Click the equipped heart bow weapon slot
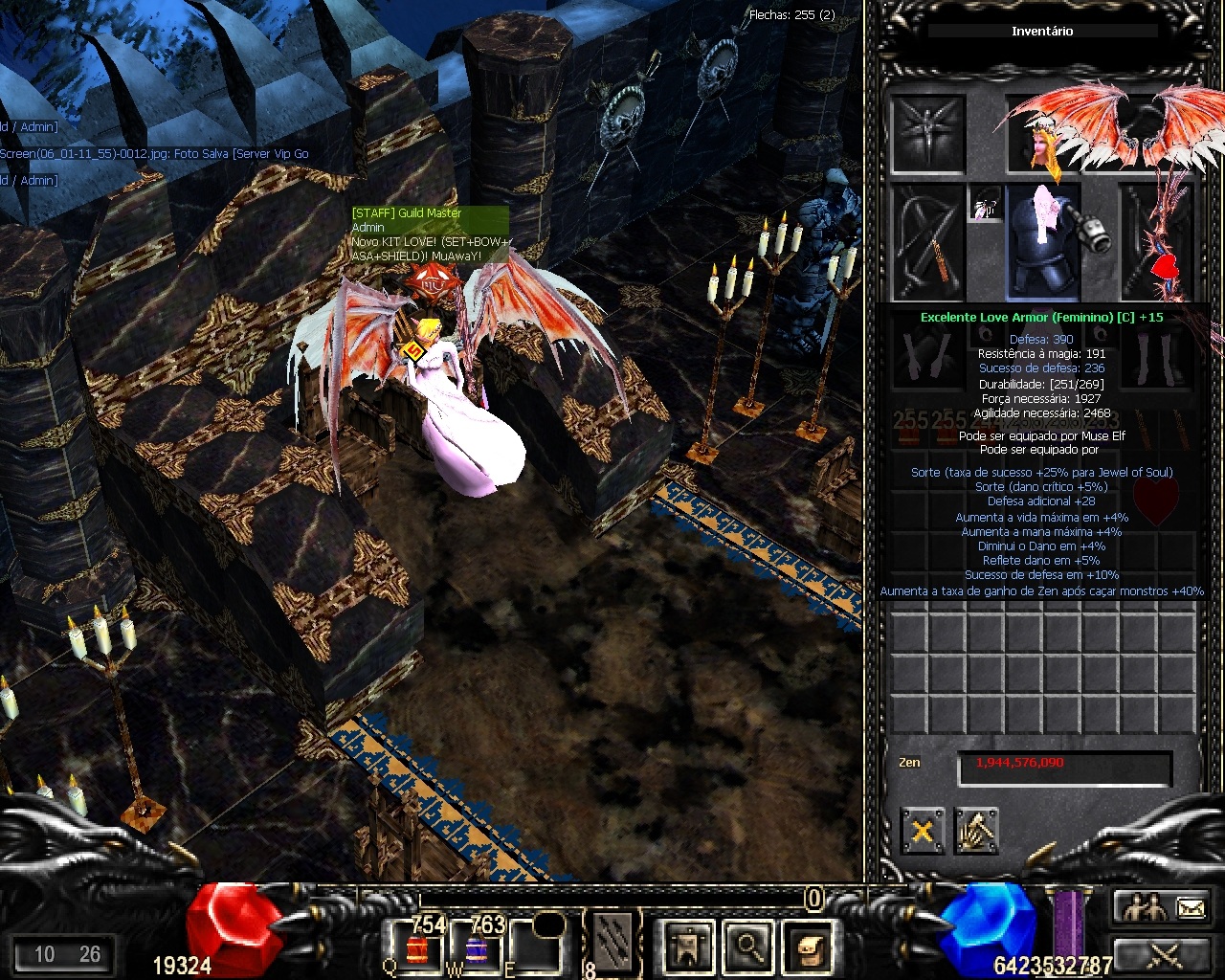The image size is (1225, 980). click(1156, 242)
